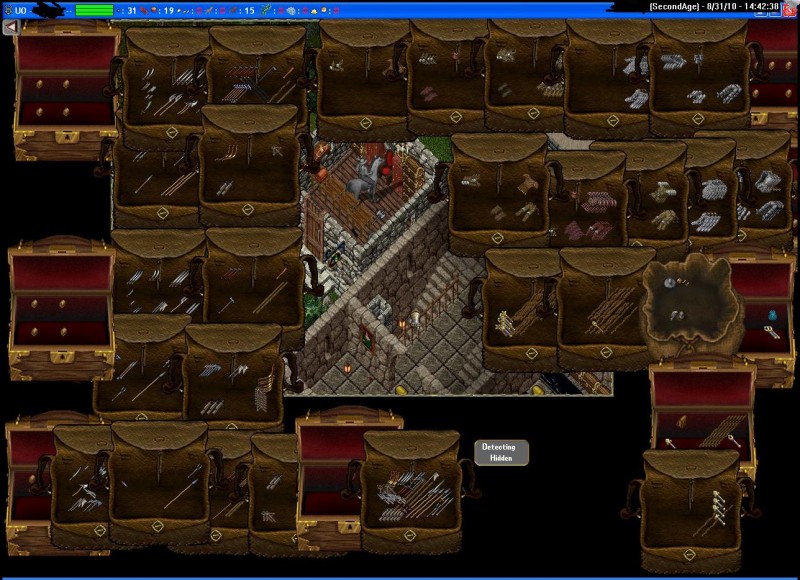Select the weapon-filled backpack beside Detecting Hidden
Viewport: 800px width, 580px height.
point(410,490)
